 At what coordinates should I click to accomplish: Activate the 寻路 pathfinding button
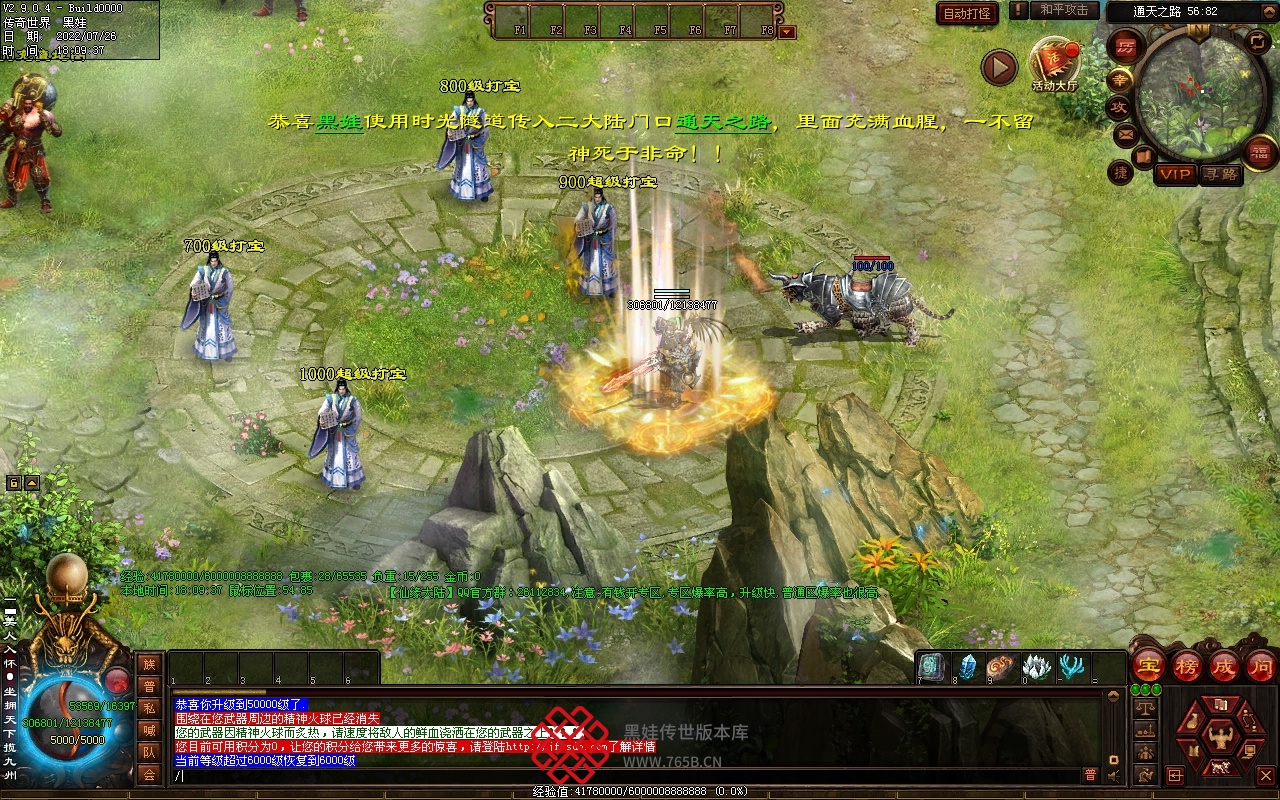tap(1220, 174)
